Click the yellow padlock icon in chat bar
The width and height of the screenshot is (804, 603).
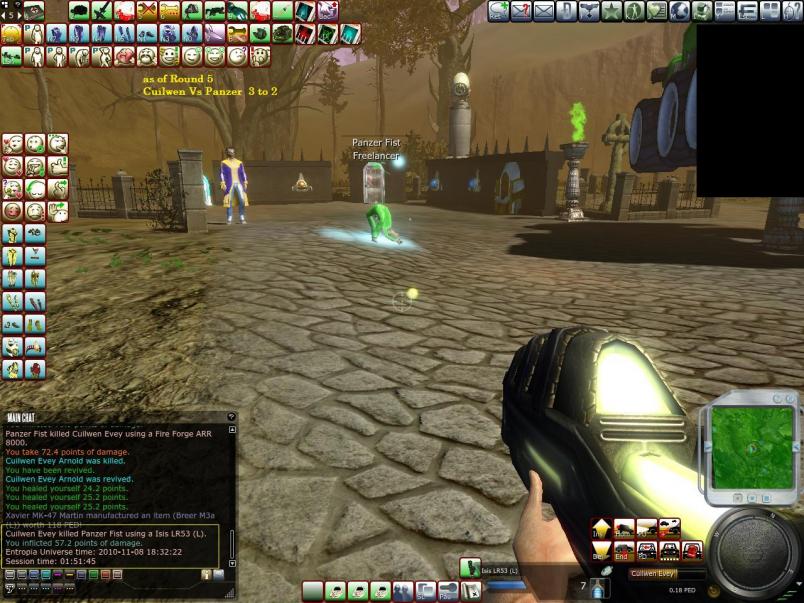206,574
